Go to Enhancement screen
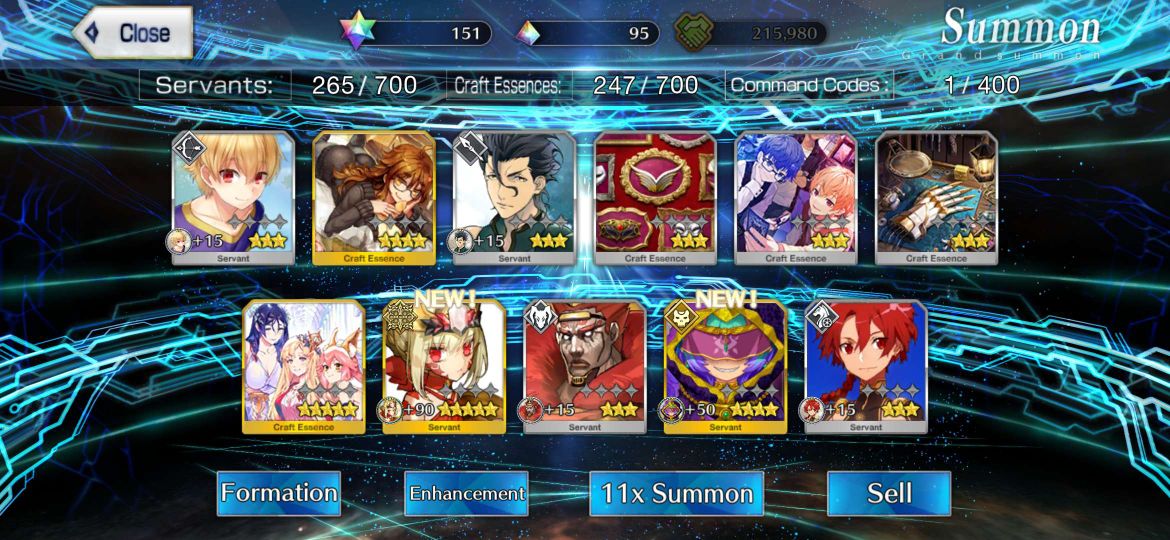The image size is (1170, 540). (x=466, y=493)
